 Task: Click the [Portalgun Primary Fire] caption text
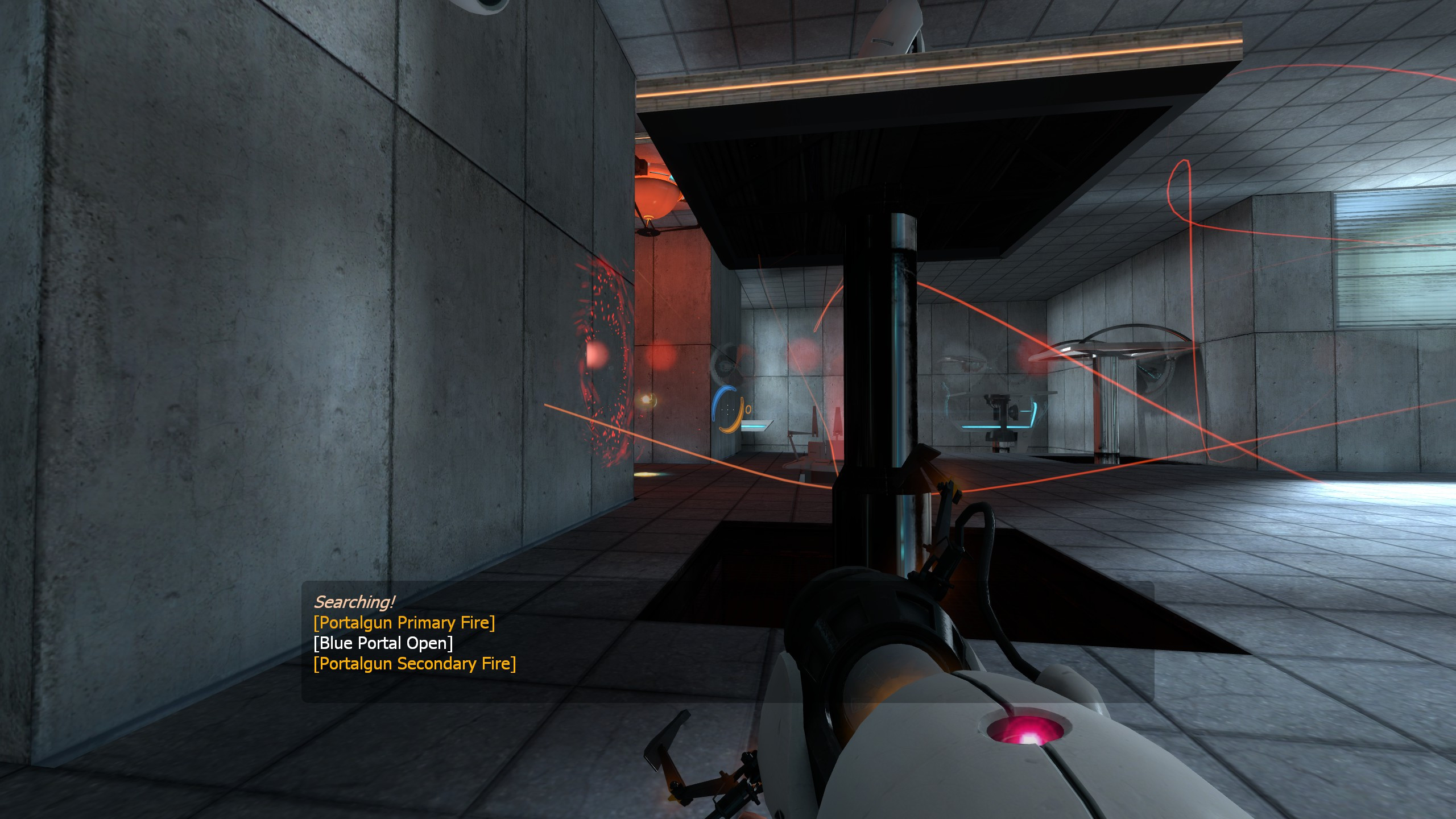405,623
